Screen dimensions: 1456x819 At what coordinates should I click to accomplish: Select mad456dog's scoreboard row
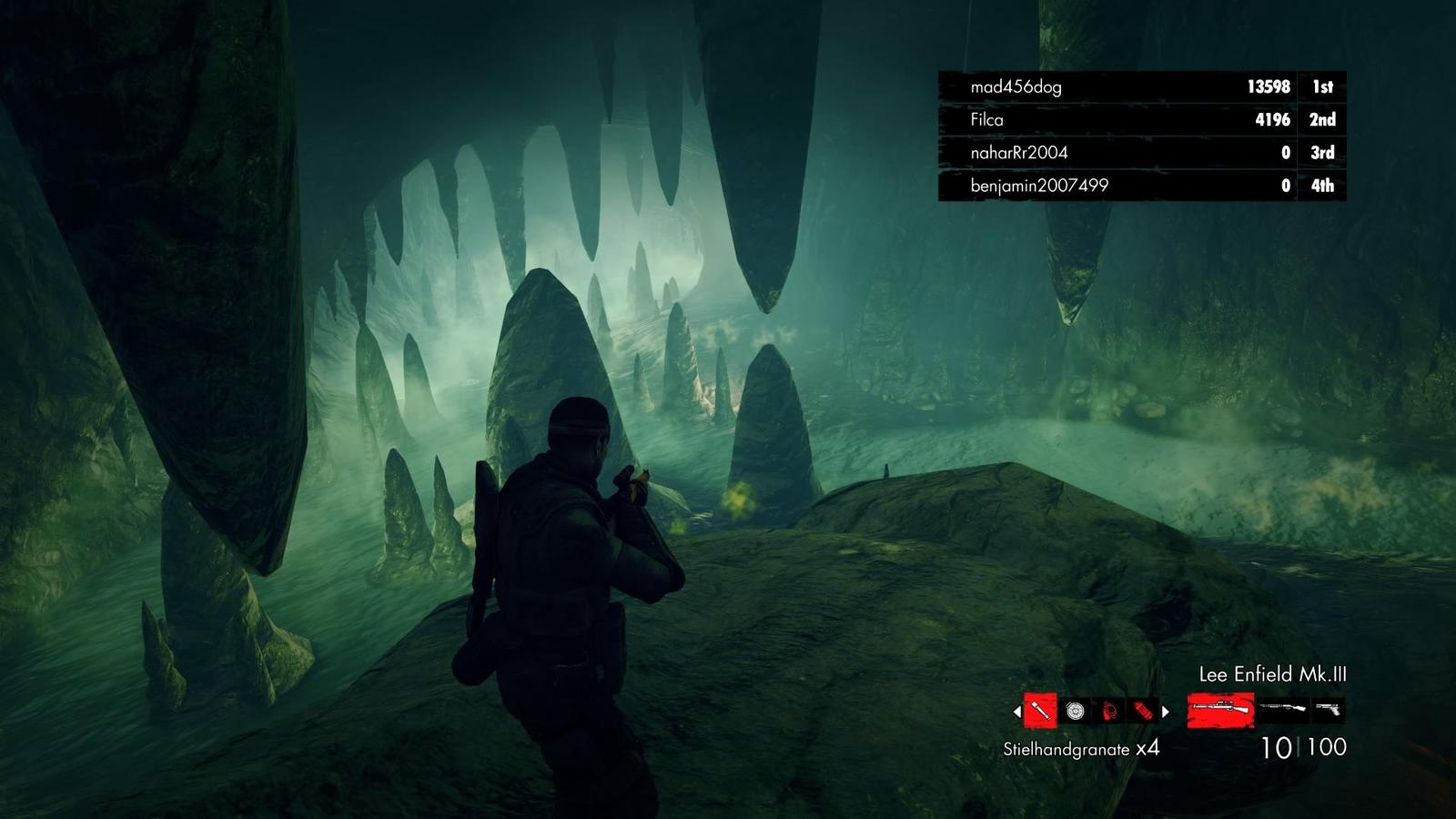1142,87
